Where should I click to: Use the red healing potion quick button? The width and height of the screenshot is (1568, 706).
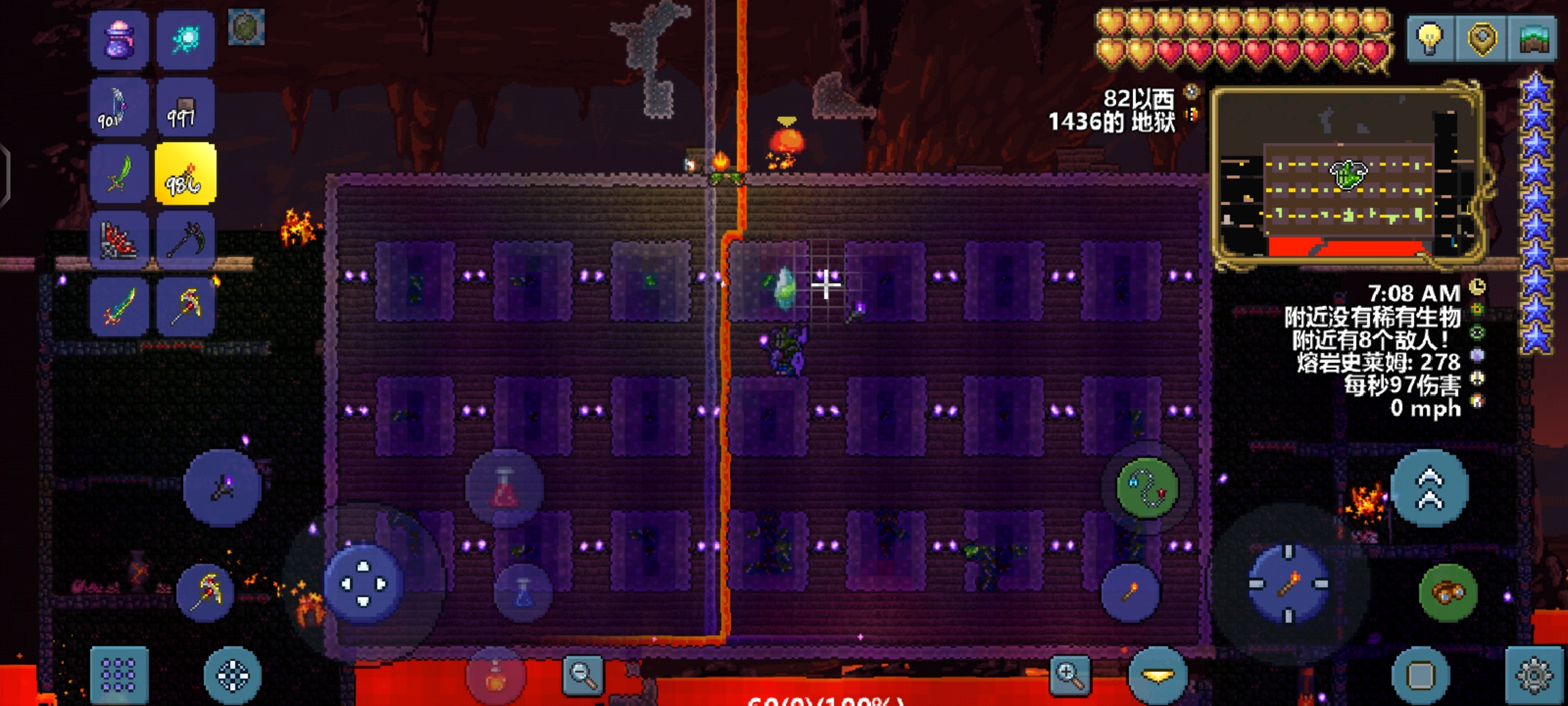[x=504, y=488]
